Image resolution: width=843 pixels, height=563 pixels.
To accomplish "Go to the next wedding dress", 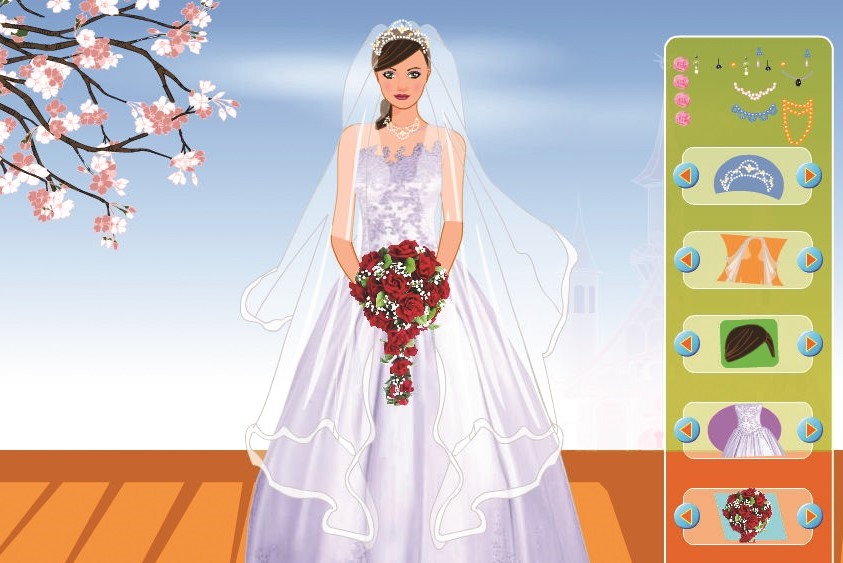I will [x=809, y=430].
